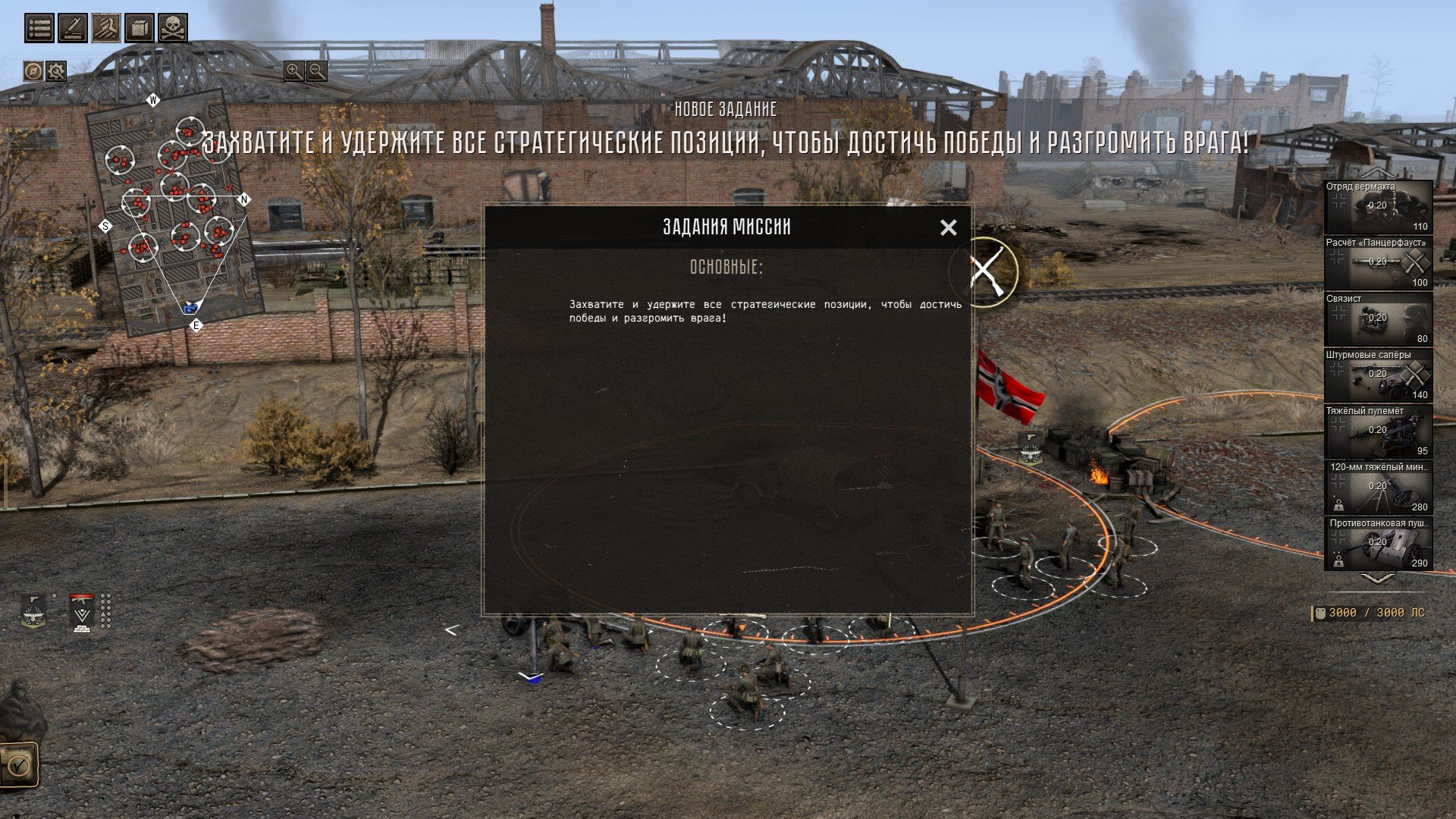Screen dimensions: 1456x819
Task: Click the checkmark button in corner
Action: [18, 764]
